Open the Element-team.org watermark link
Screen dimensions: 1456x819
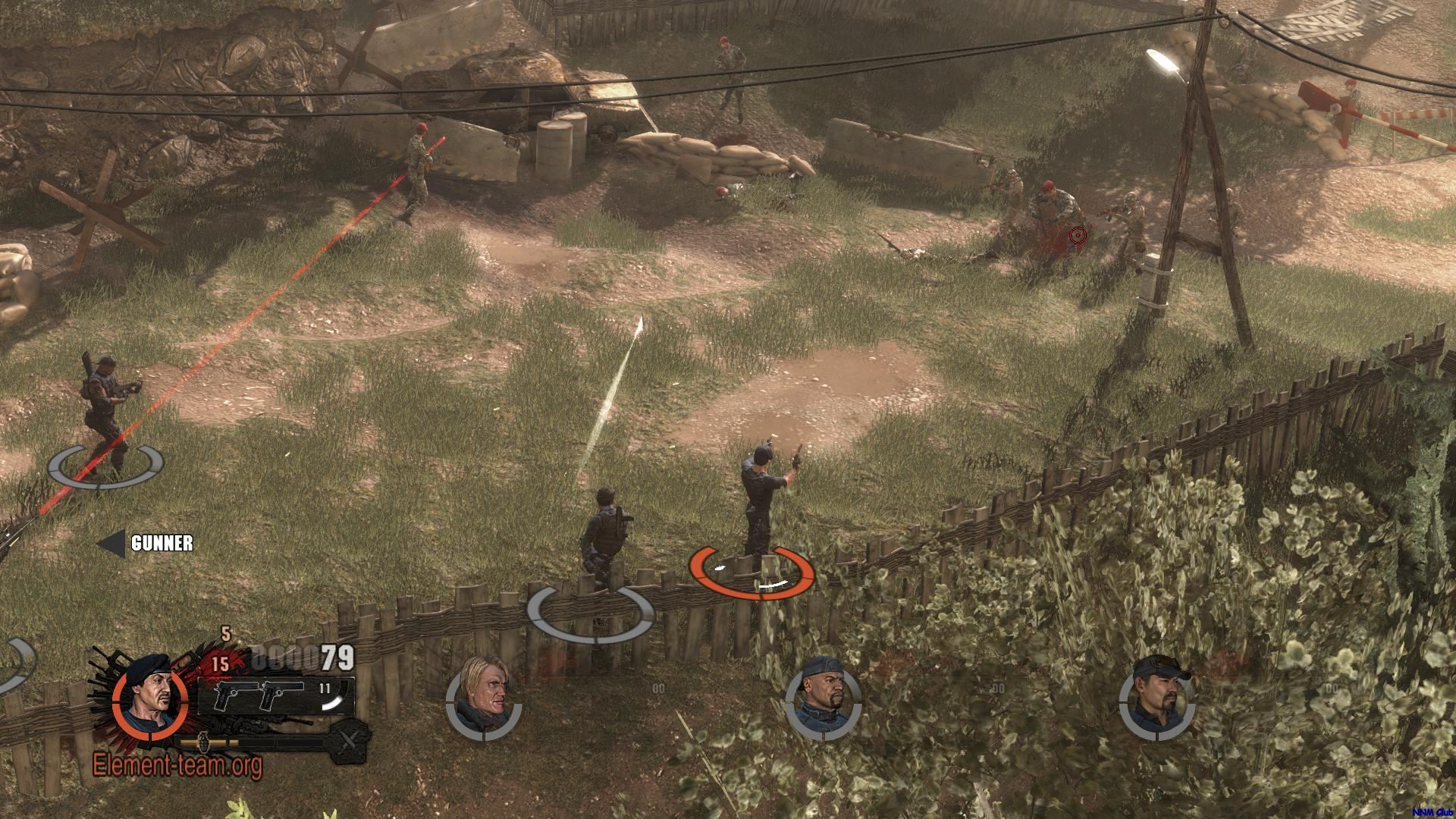click(x=177, y=764)
